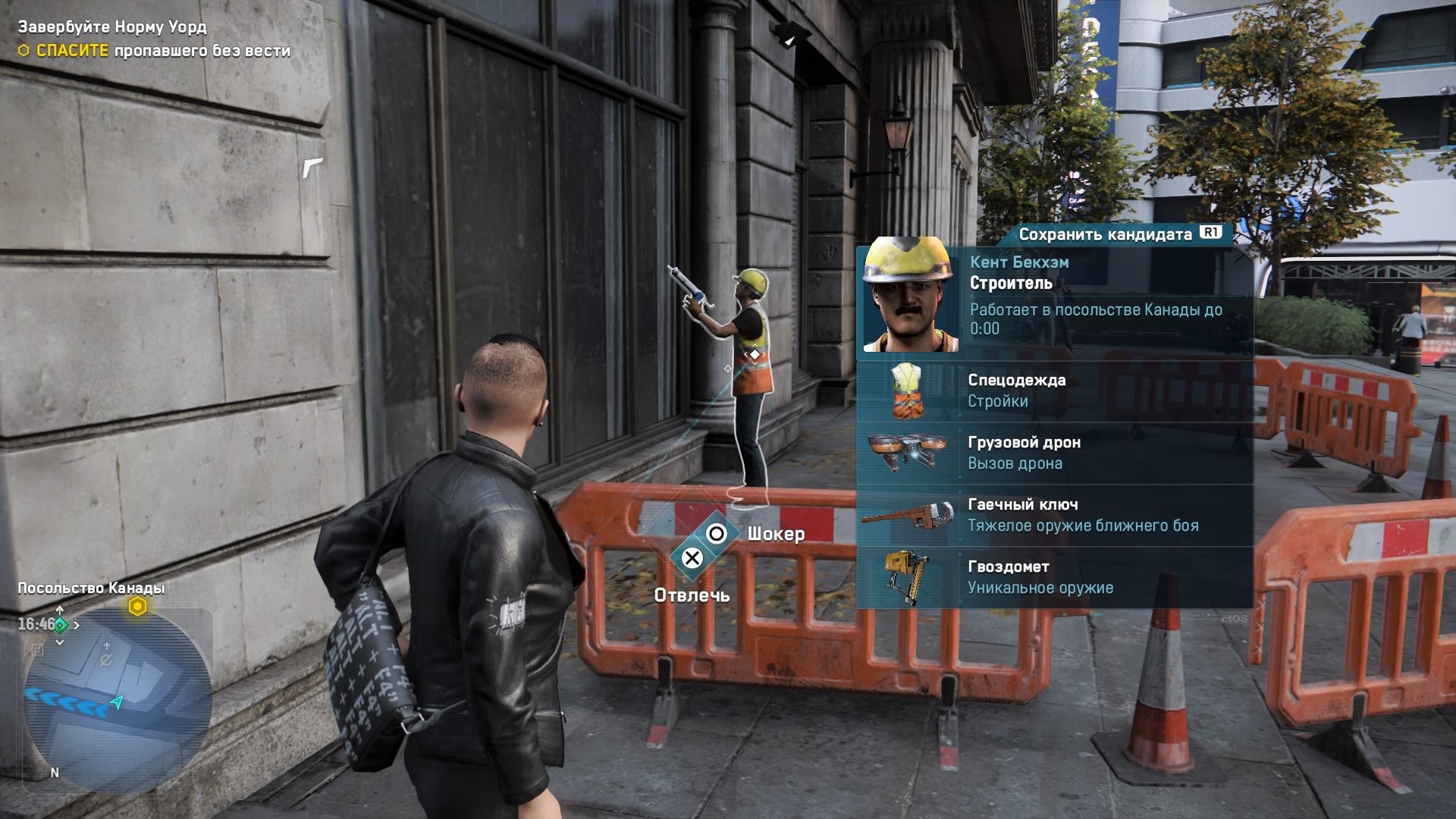Select the mission objective tracker text
The width and height of the screenshot is (1456, 819).
[154, 39]
